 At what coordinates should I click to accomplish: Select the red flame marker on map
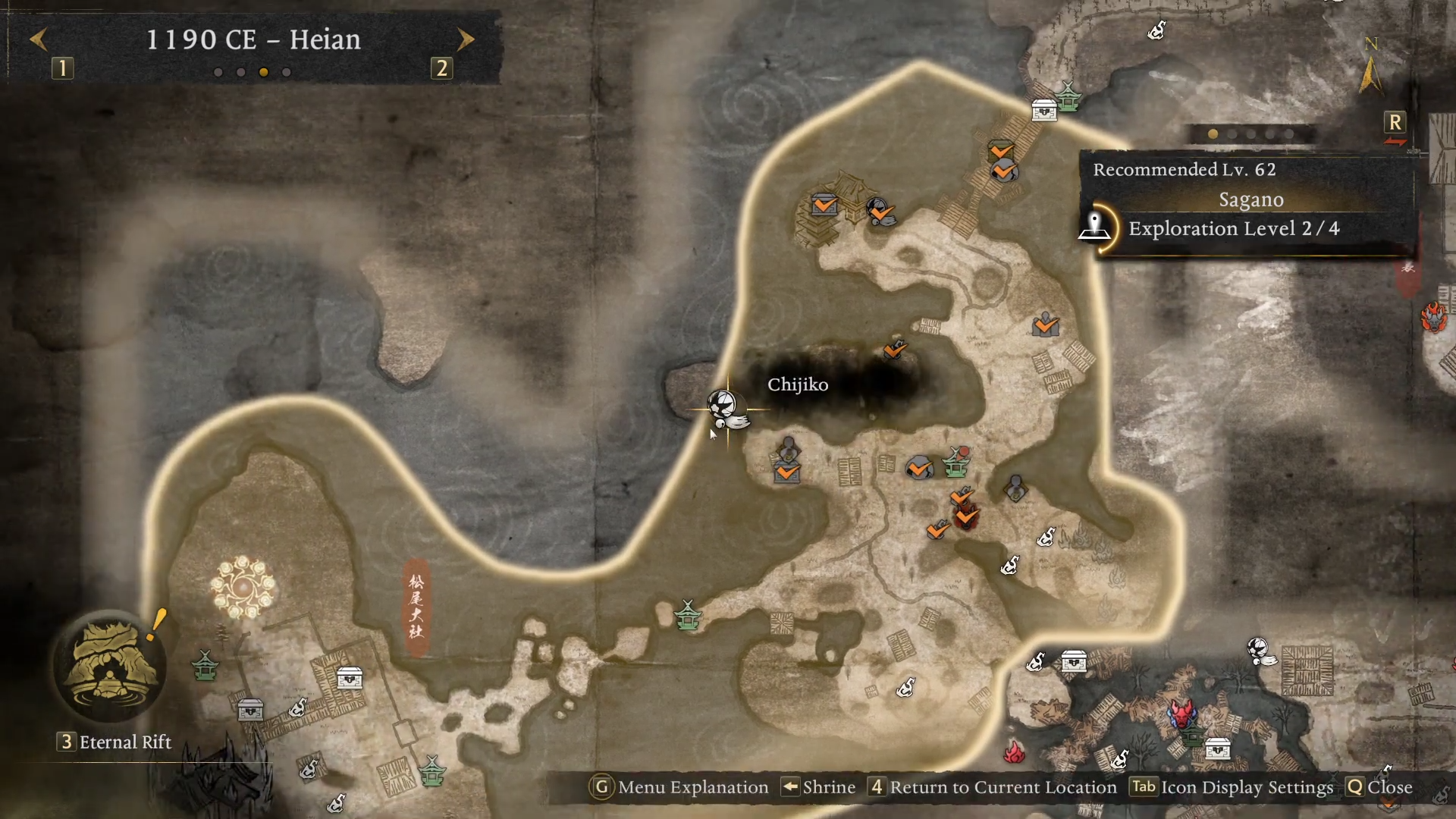[1014, 752]
